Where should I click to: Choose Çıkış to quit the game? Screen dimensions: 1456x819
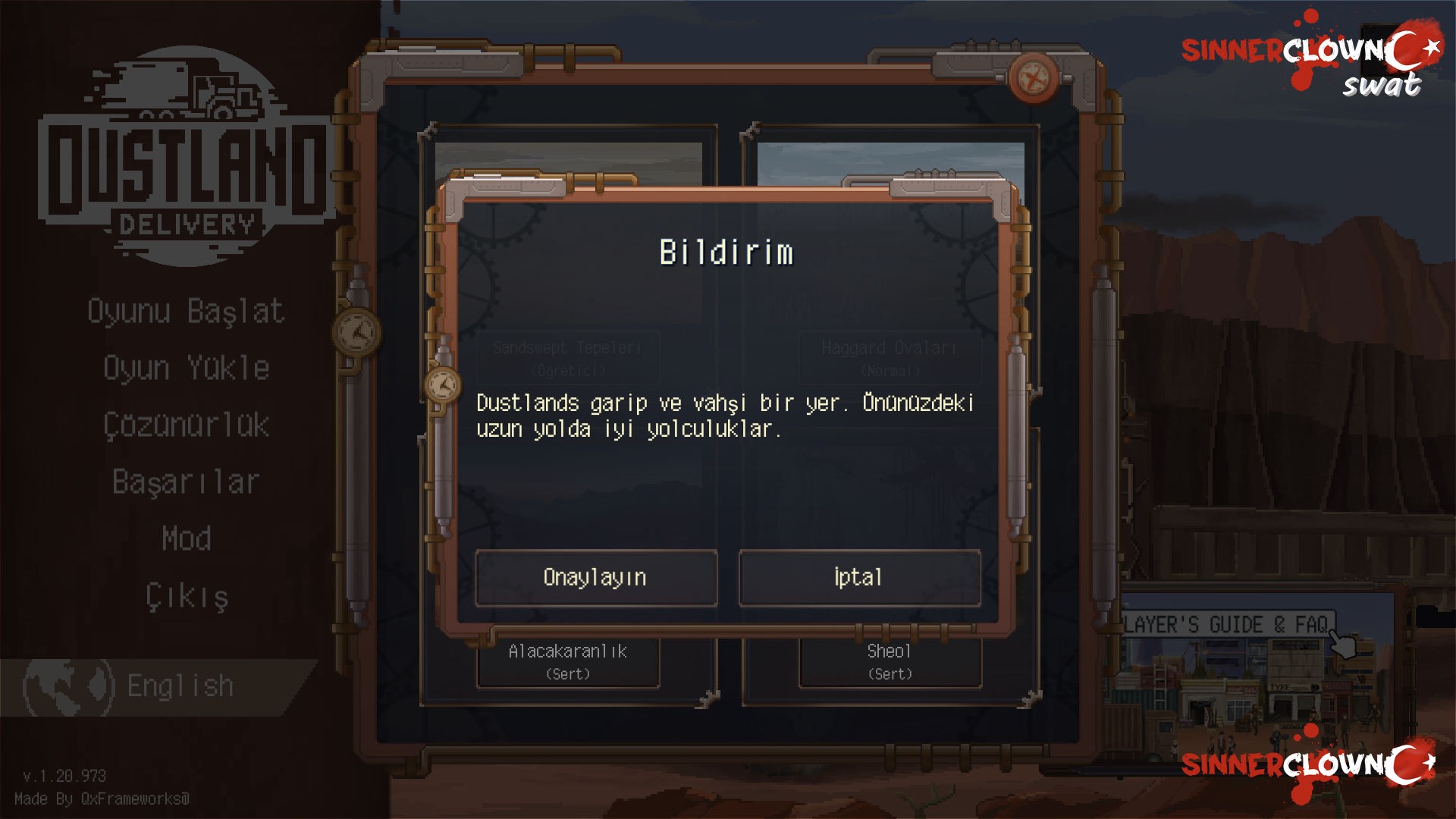187,597
